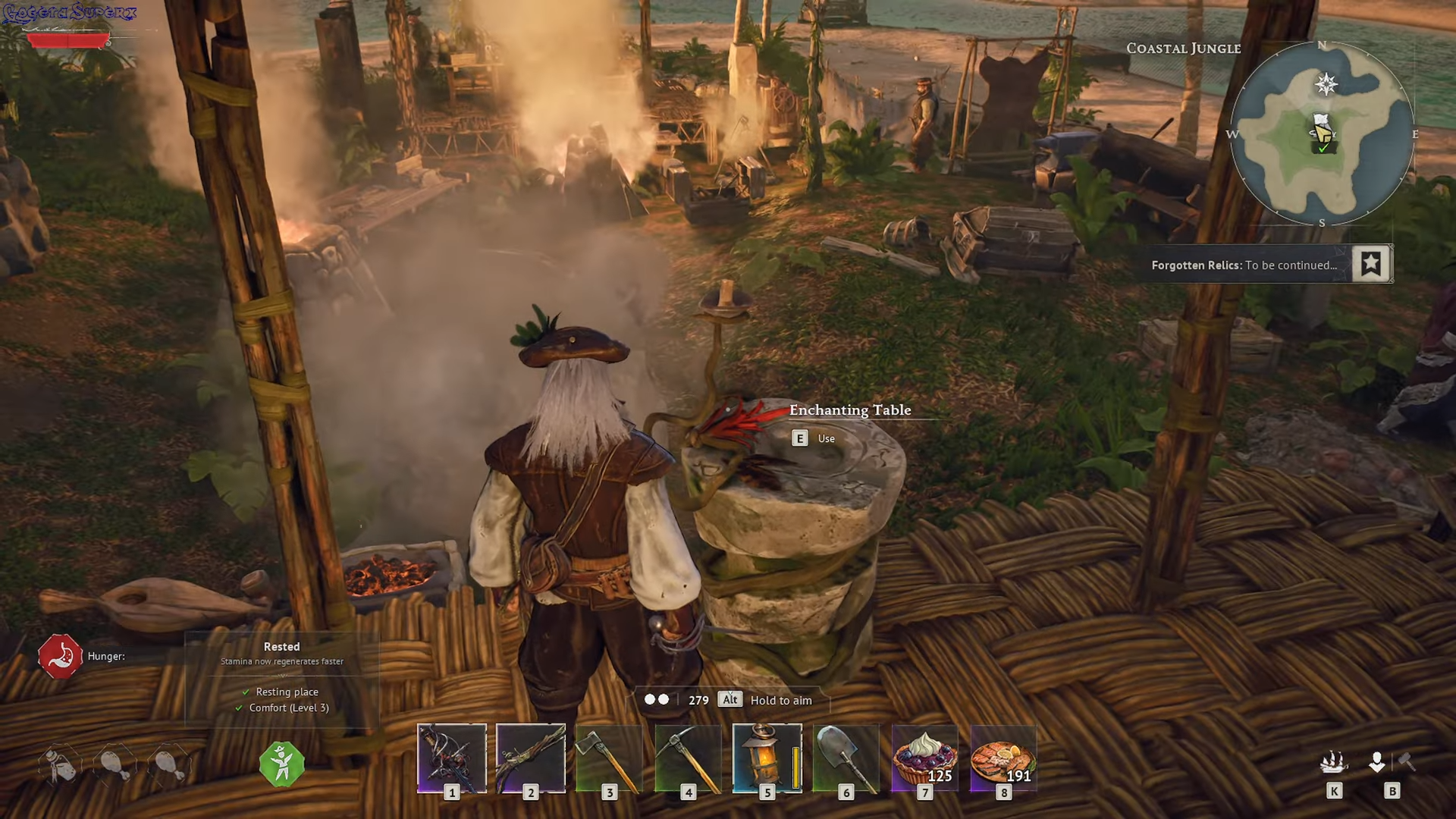Open the Forgotten Relics quest tracker
Viewport: 1456px width, 819px height.
click(x=1244, y=265)
